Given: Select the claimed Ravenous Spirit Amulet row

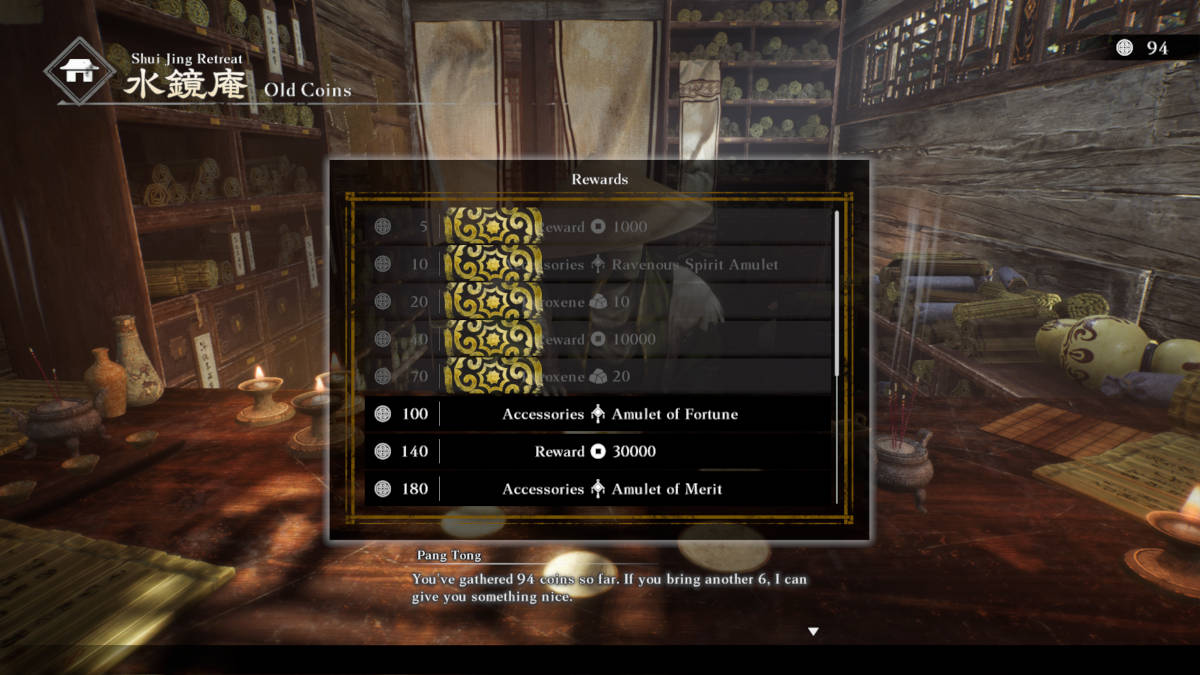Looking at the screenshot, I should [598, 265].
